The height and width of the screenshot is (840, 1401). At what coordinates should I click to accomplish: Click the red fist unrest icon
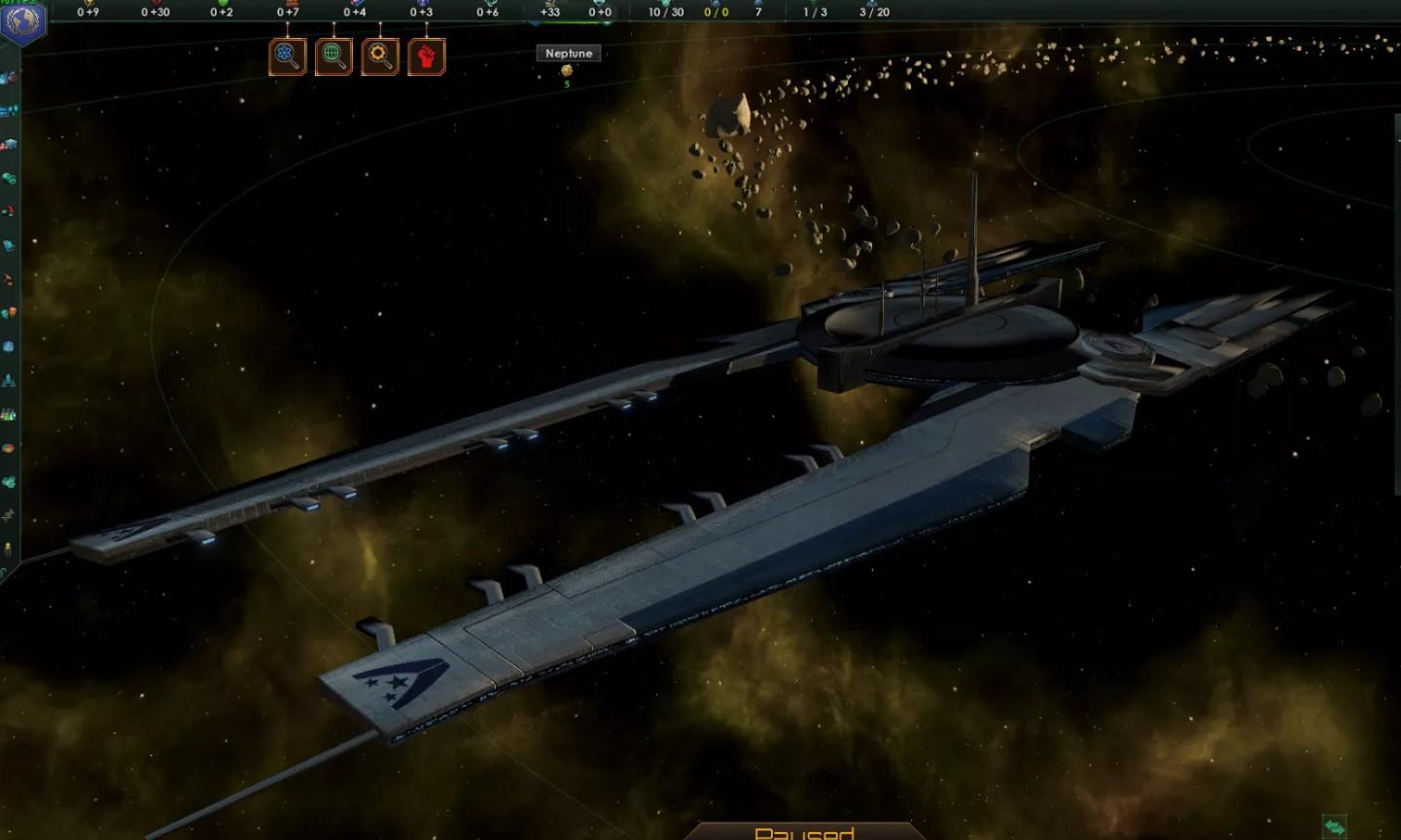coord(426,55)
